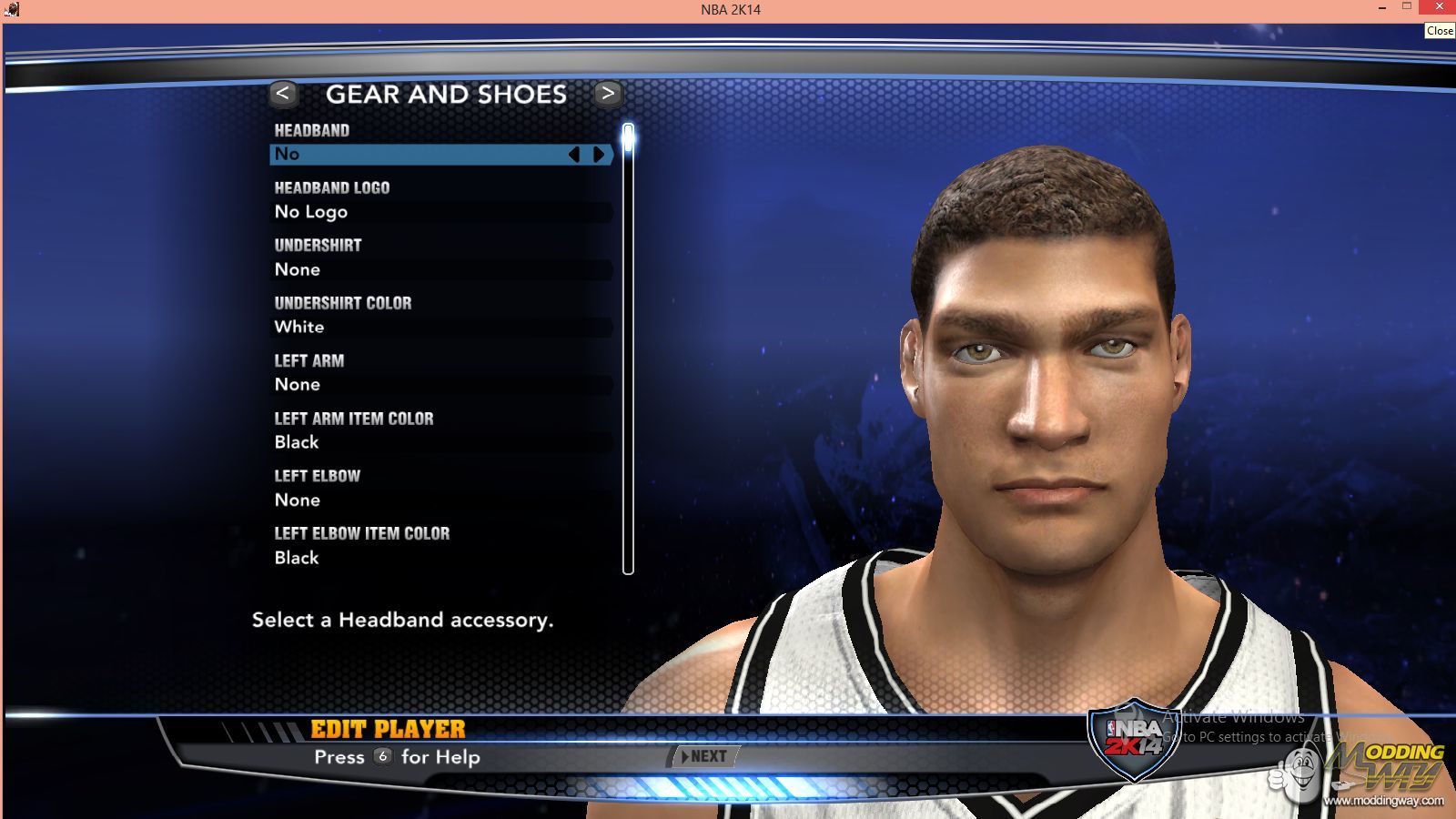Close the NBA 2K14 window
Screen dimensions: 1456x819
pyautogui.click(x=1440, y=7)
